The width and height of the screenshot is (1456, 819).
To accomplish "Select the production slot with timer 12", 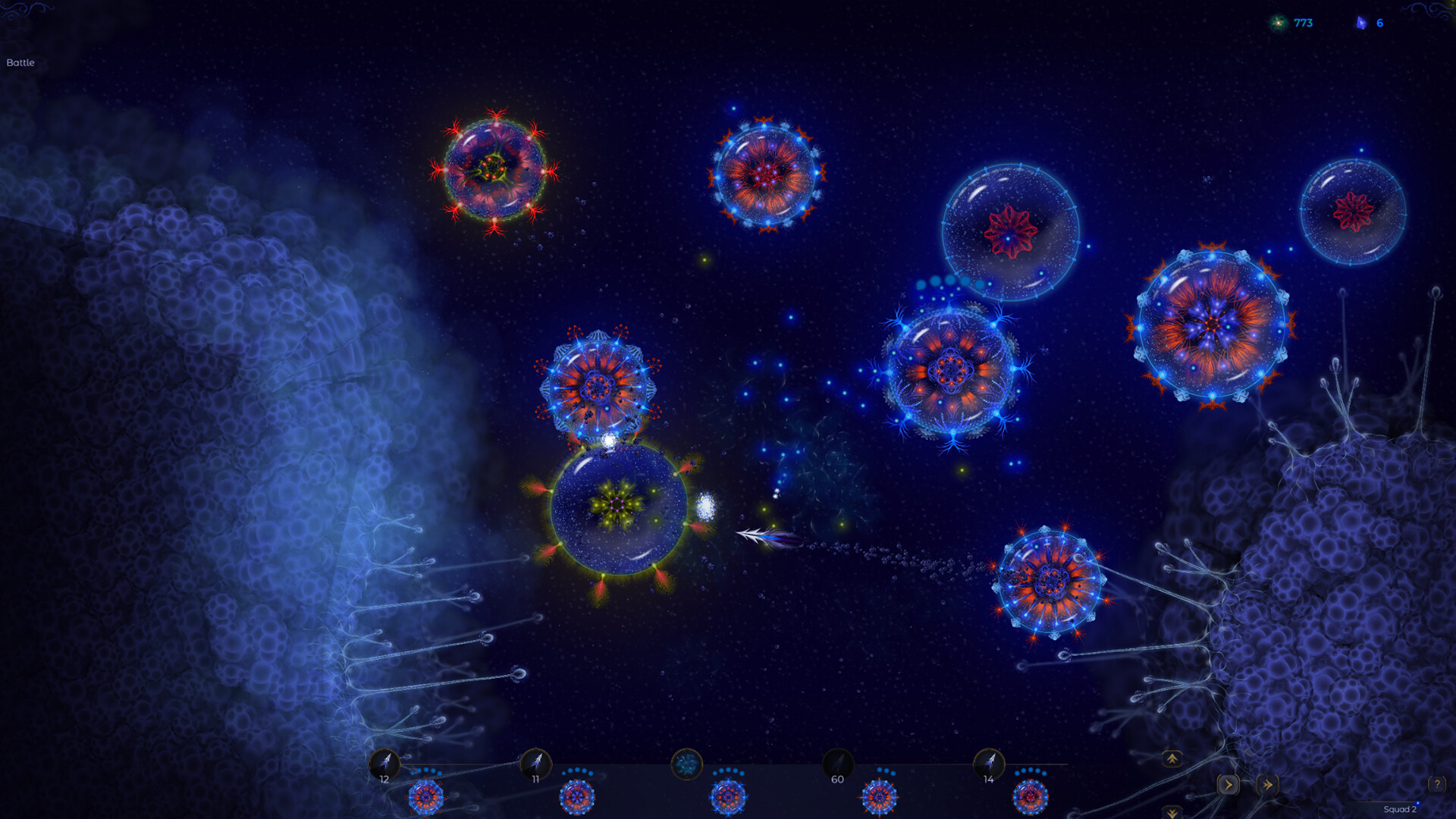I will (385, 762).
